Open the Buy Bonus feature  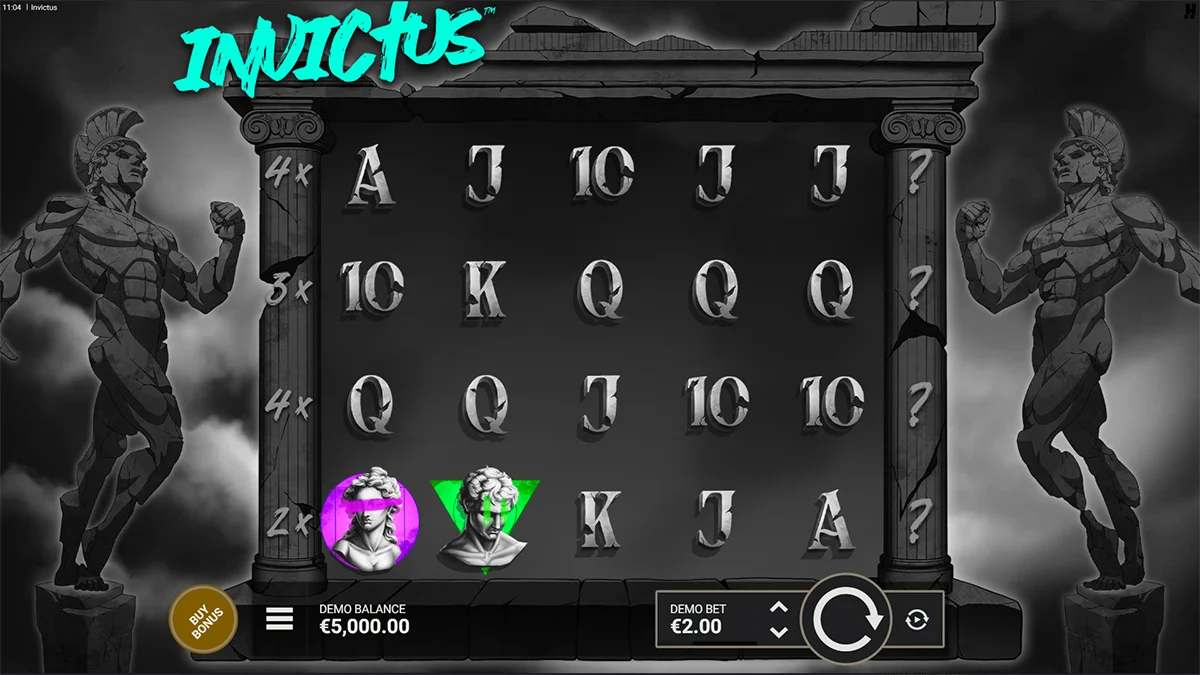click(204, 620)
